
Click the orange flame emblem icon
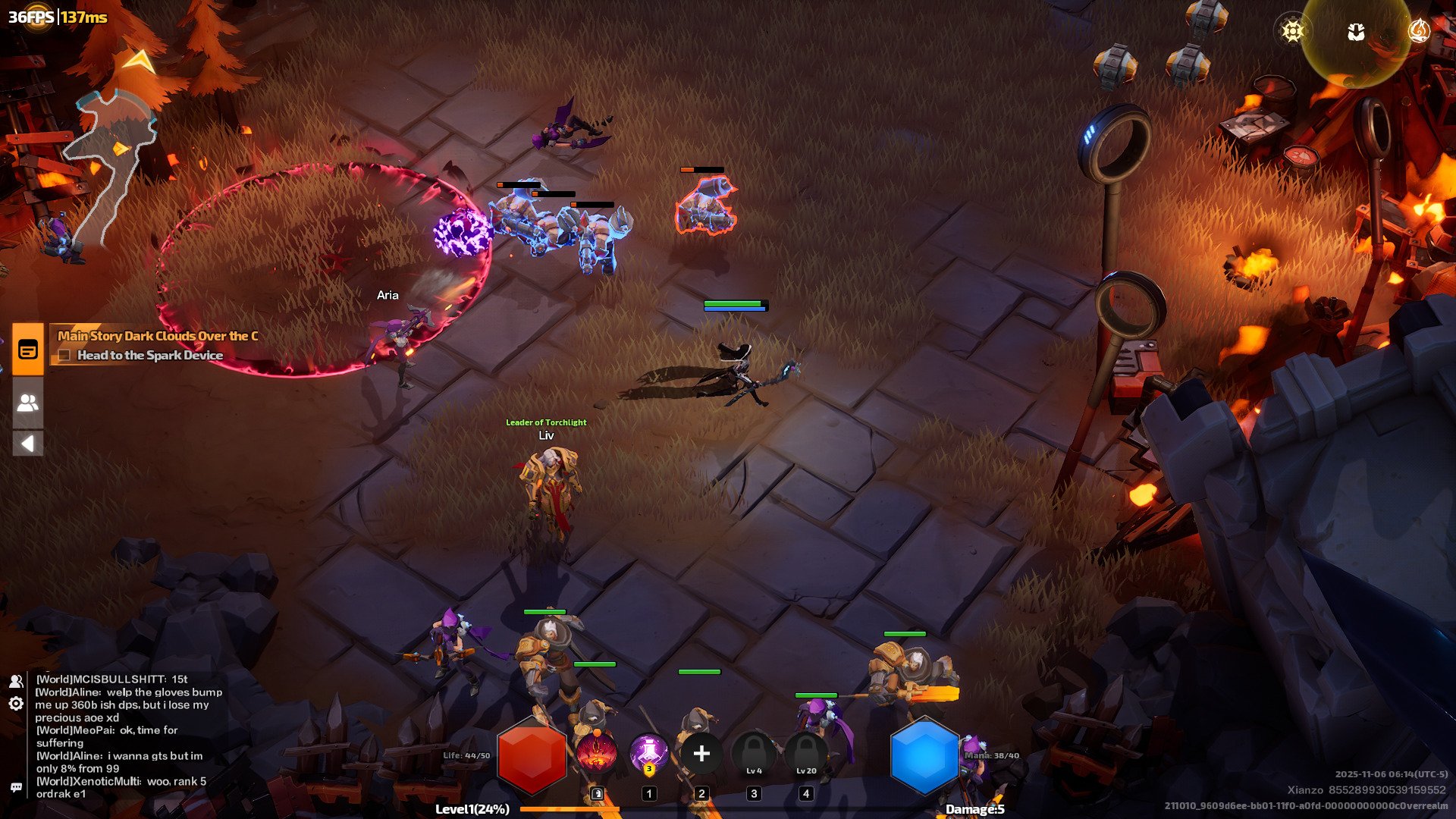(1418, 31)
